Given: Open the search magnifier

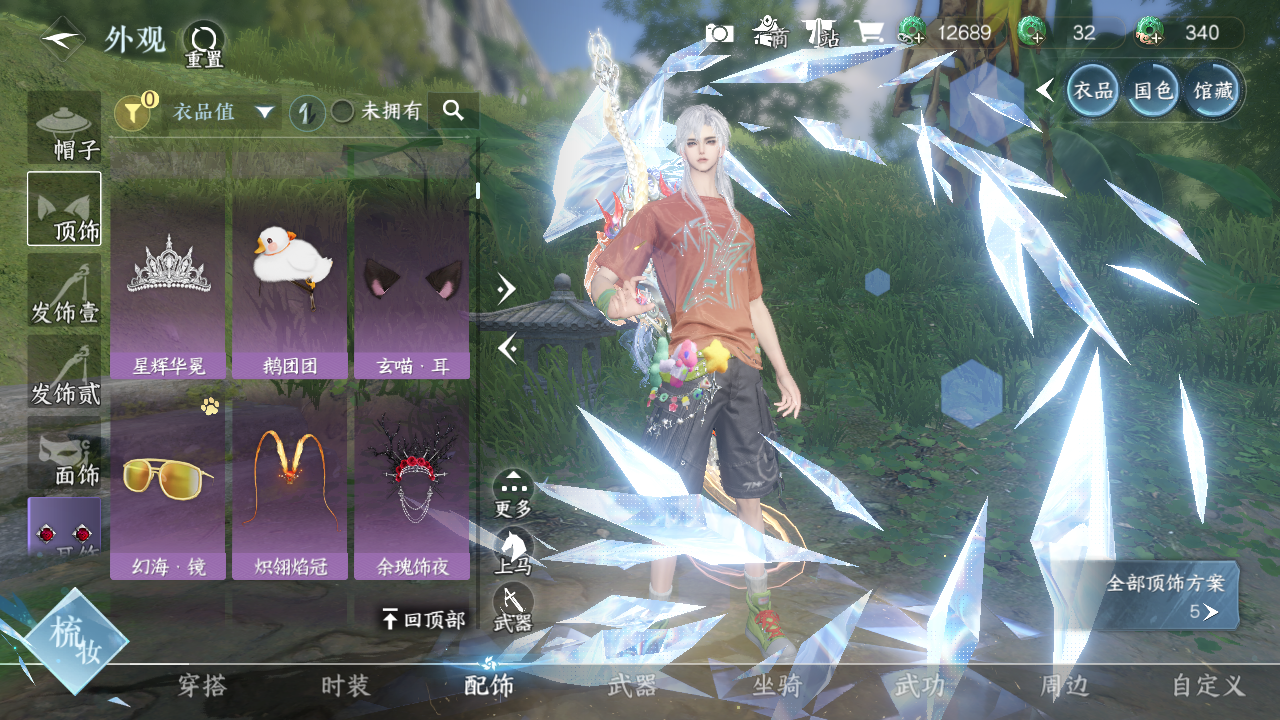Looking at the screenshot, I should click(454, 111).
